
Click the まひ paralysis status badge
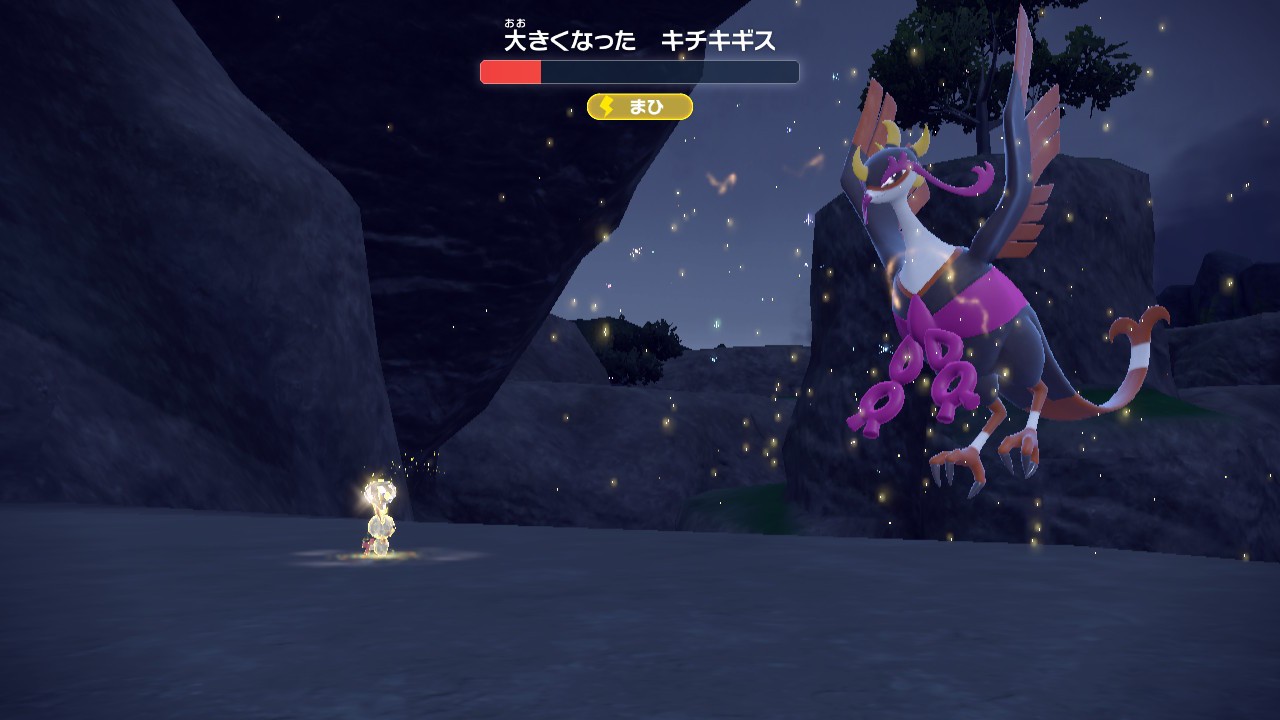(x=639, y=107)
